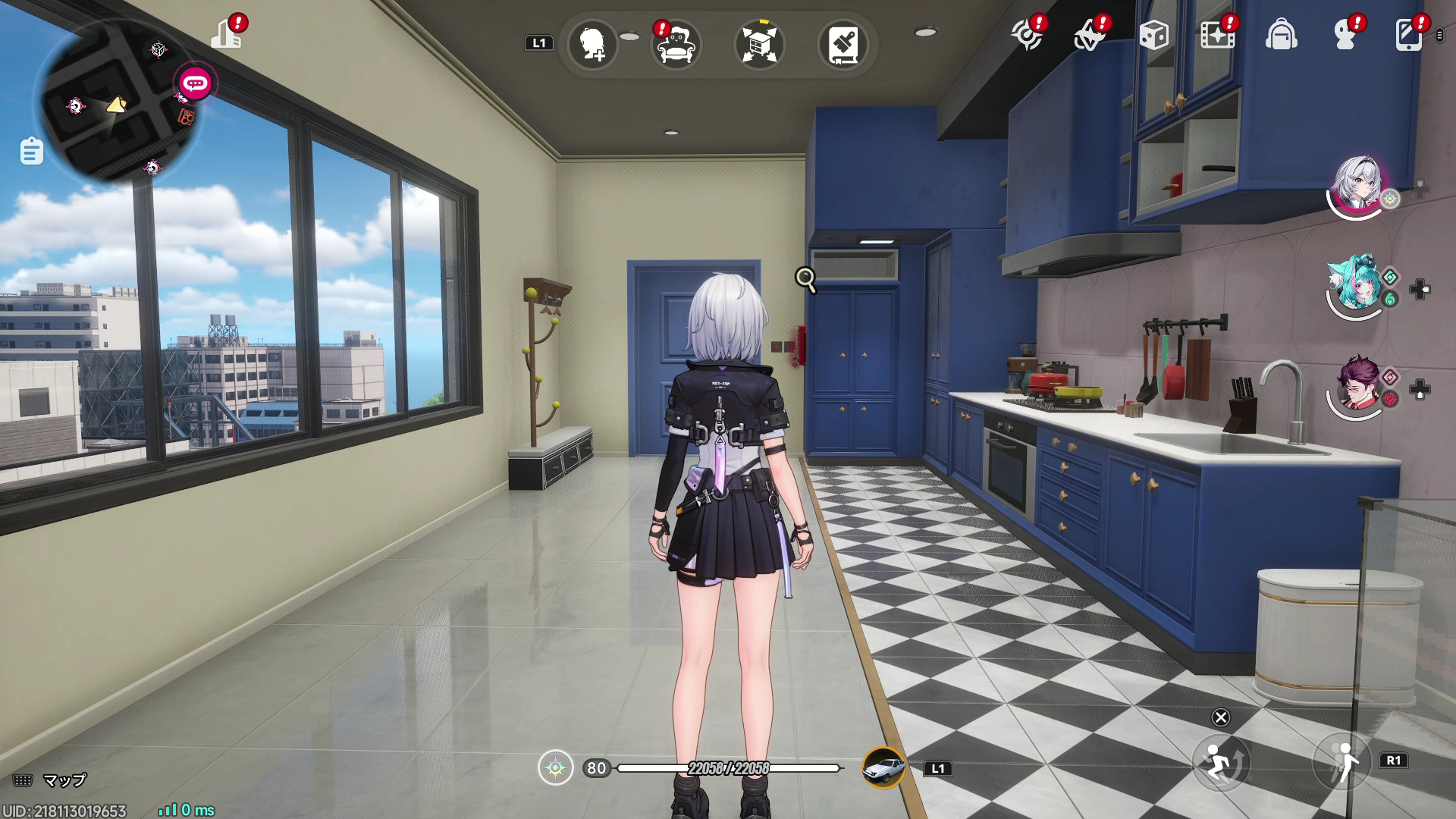Select the character silhouette add icon
This screenshot has height=819, width=1456.
592,45
